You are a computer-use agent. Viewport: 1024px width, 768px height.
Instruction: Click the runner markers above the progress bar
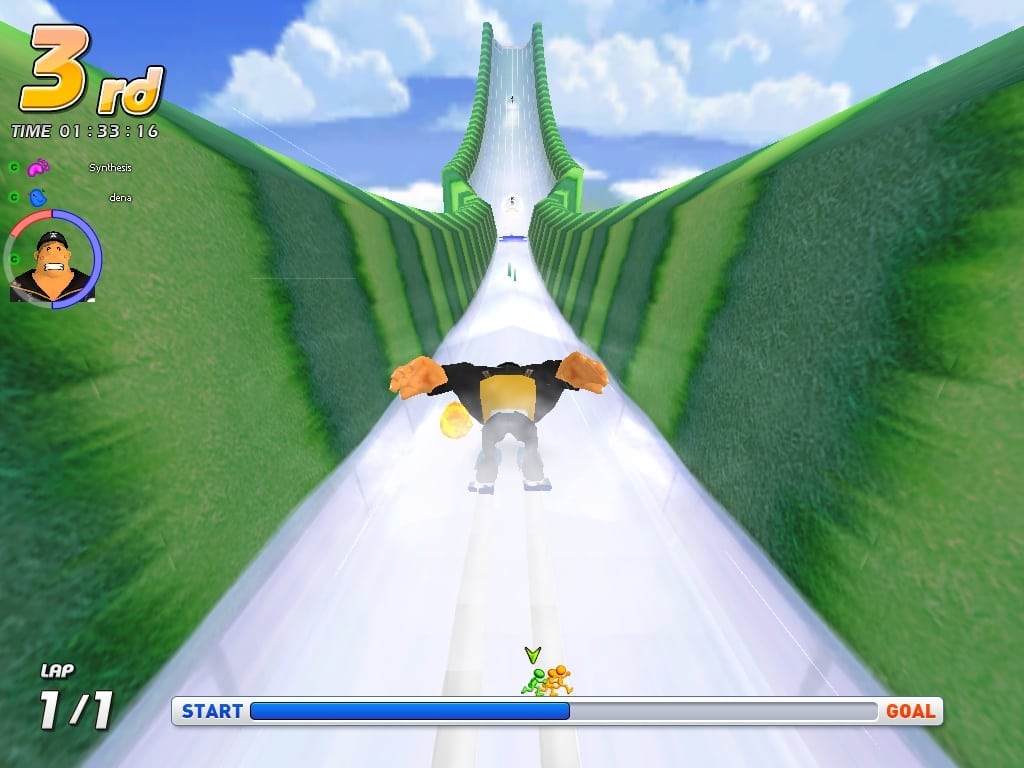pyautogui.click(x=546, y=681)
